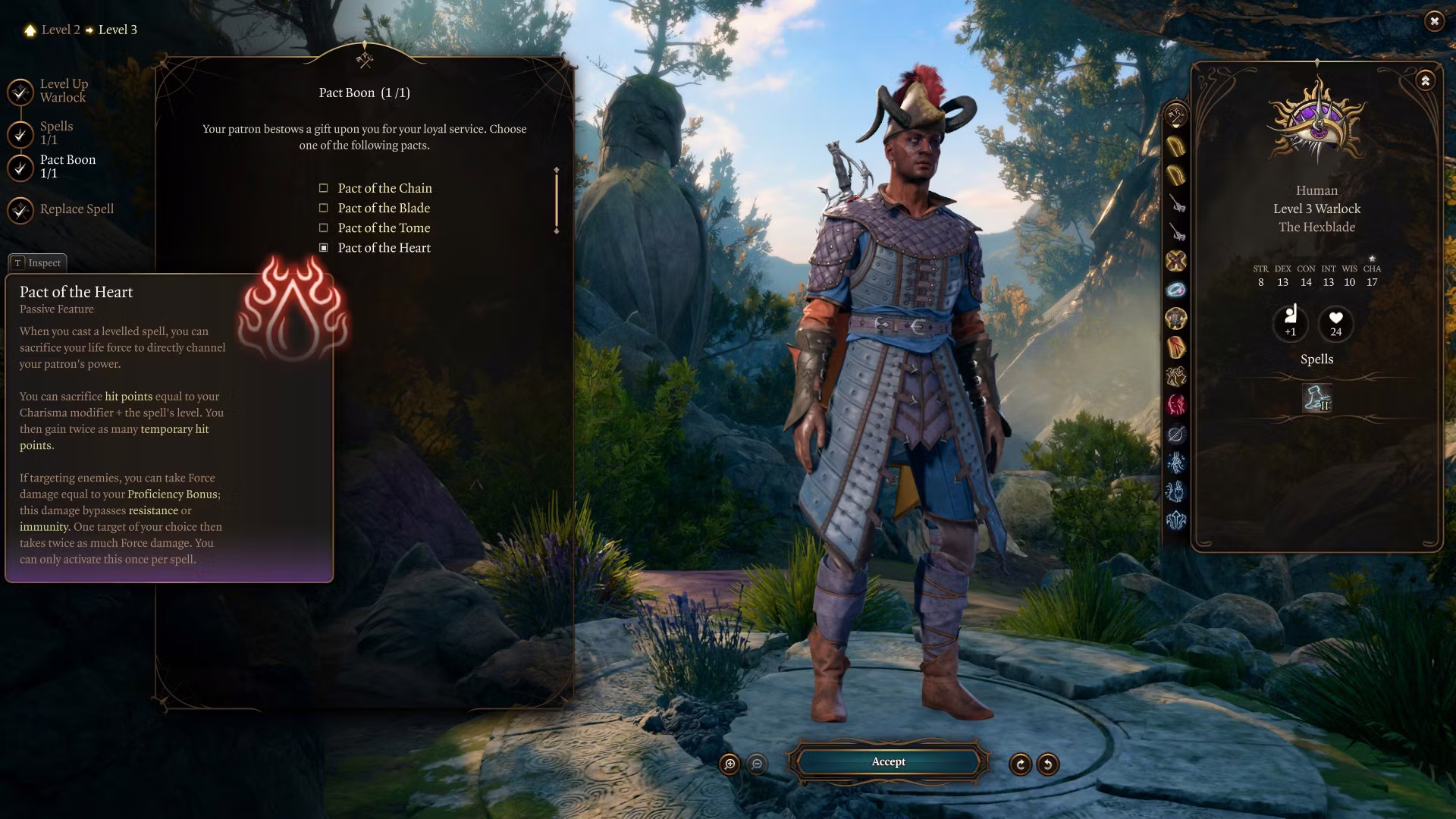Inspect the boot spell icon under Spells
Viewport: 1456px width, 819px height.
click(x=1316, y=398)
